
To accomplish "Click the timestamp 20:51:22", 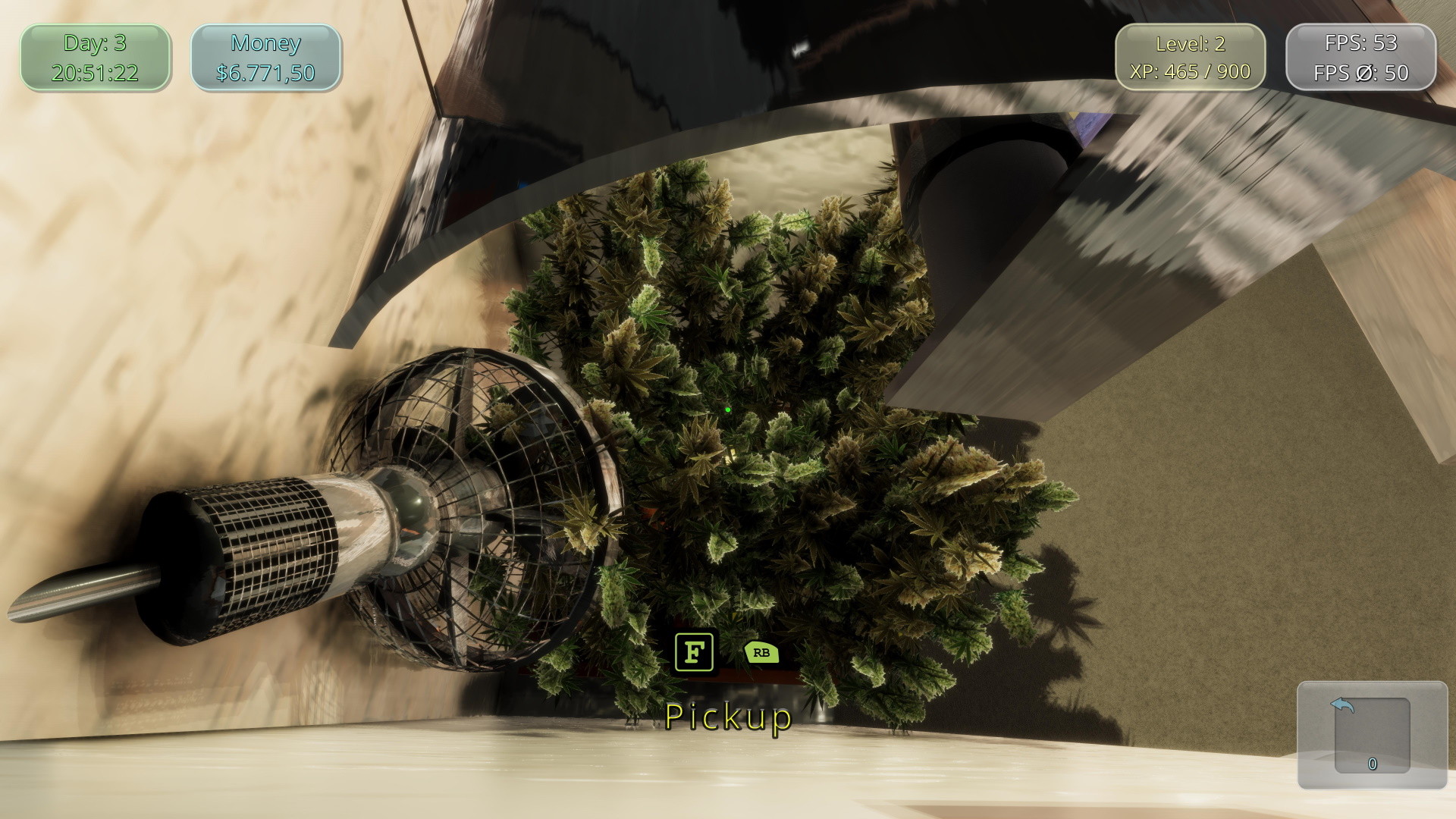I will (x=93, y=73).
